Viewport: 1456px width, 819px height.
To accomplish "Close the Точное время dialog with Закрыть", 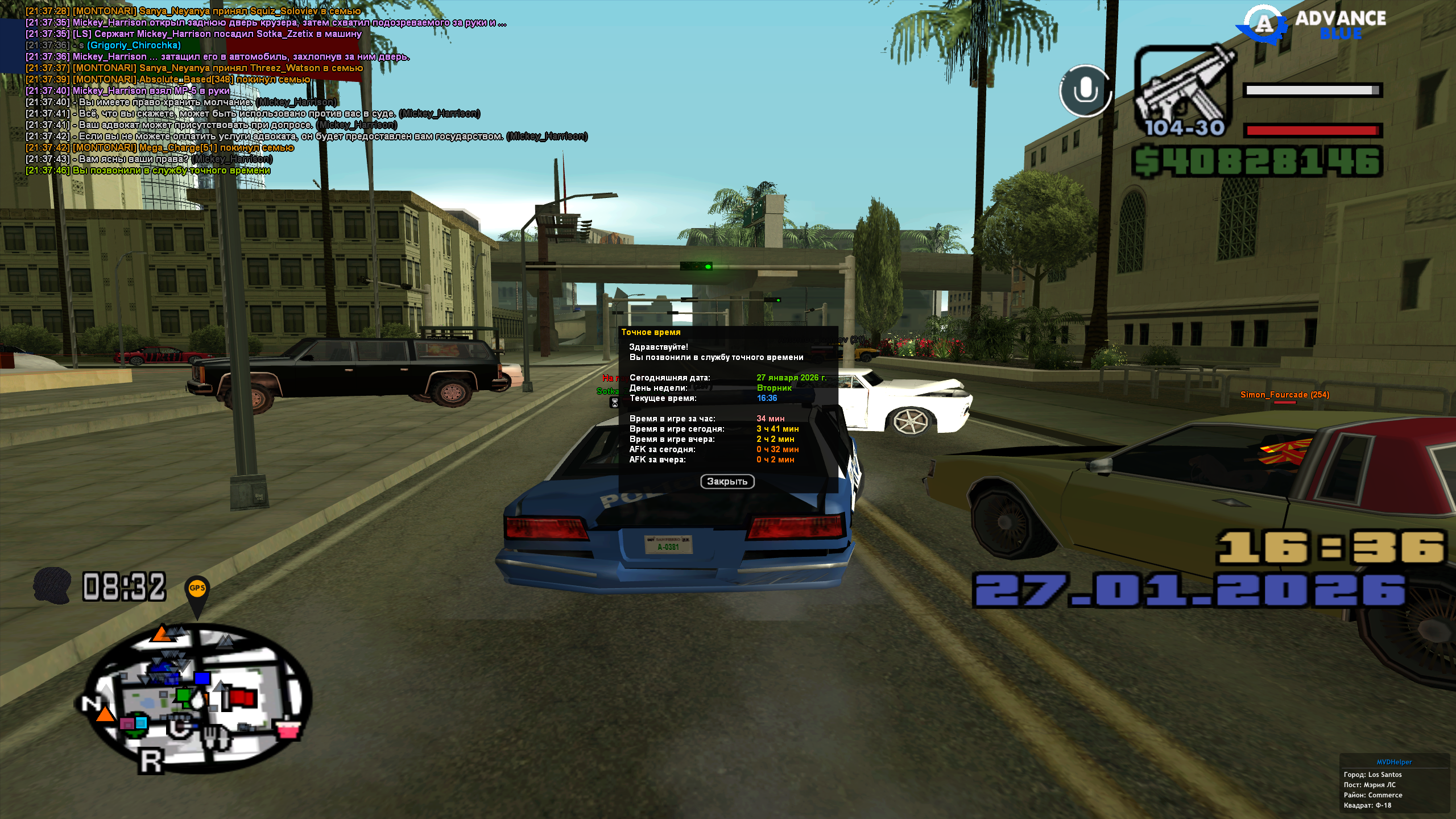I will coord(727,482).
